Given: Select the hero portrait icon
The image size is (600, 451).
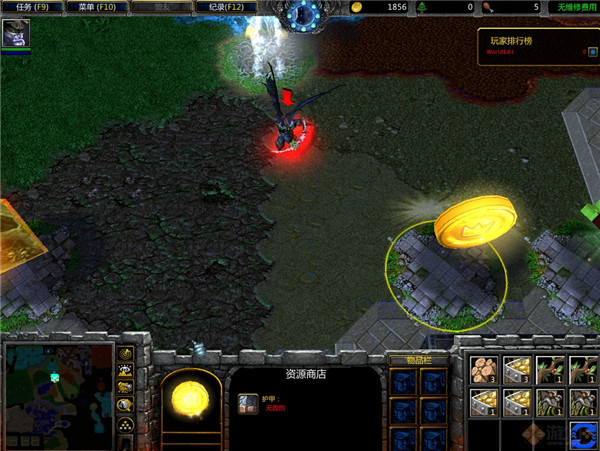Looking at the screenshot, I should pos(15,33).
